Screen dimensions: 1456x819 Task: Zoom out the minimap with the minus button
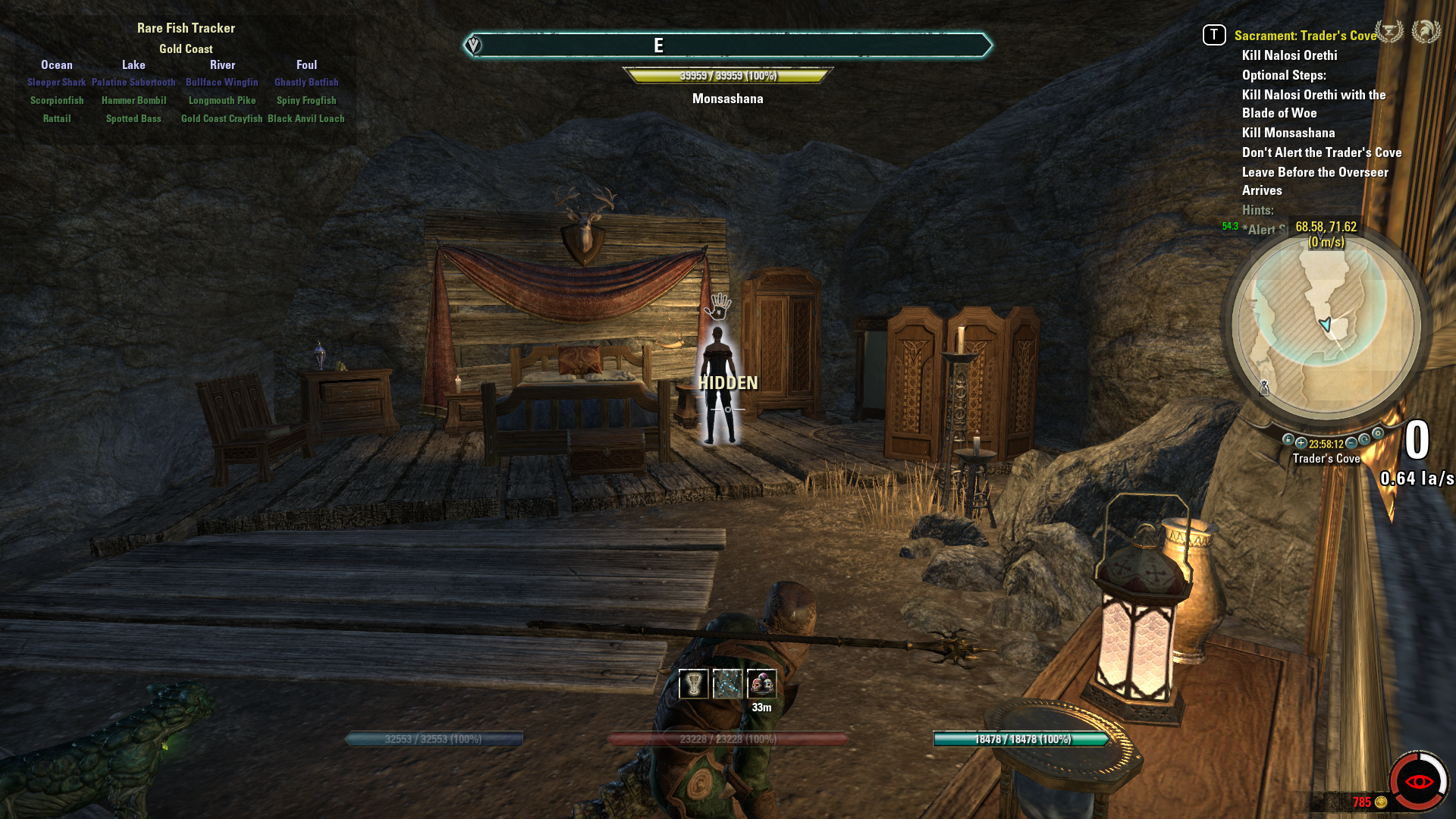click(1351, 443)
